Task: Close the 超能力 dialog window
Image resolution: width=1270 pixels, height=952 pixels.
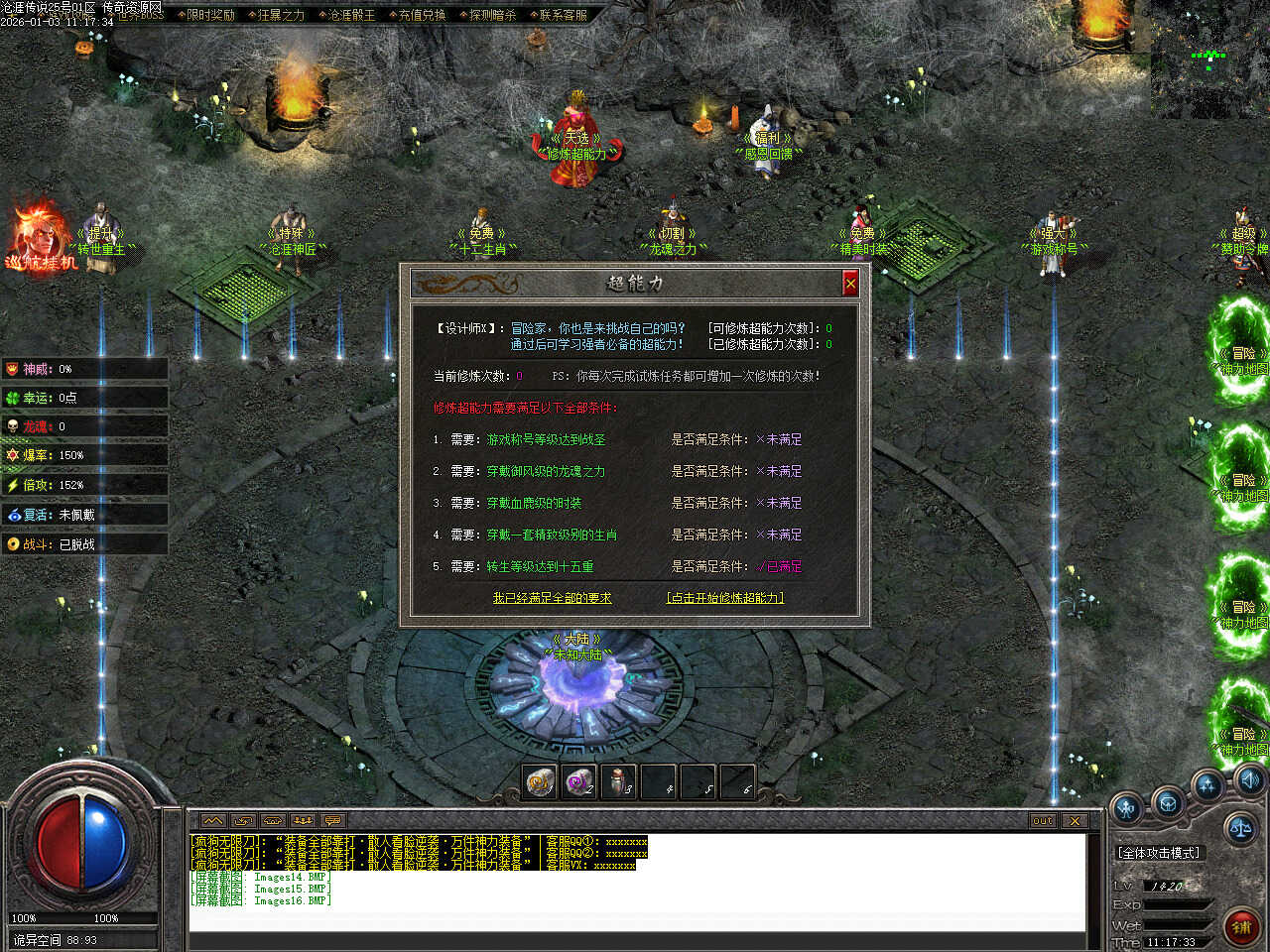Action: (850, 284)
